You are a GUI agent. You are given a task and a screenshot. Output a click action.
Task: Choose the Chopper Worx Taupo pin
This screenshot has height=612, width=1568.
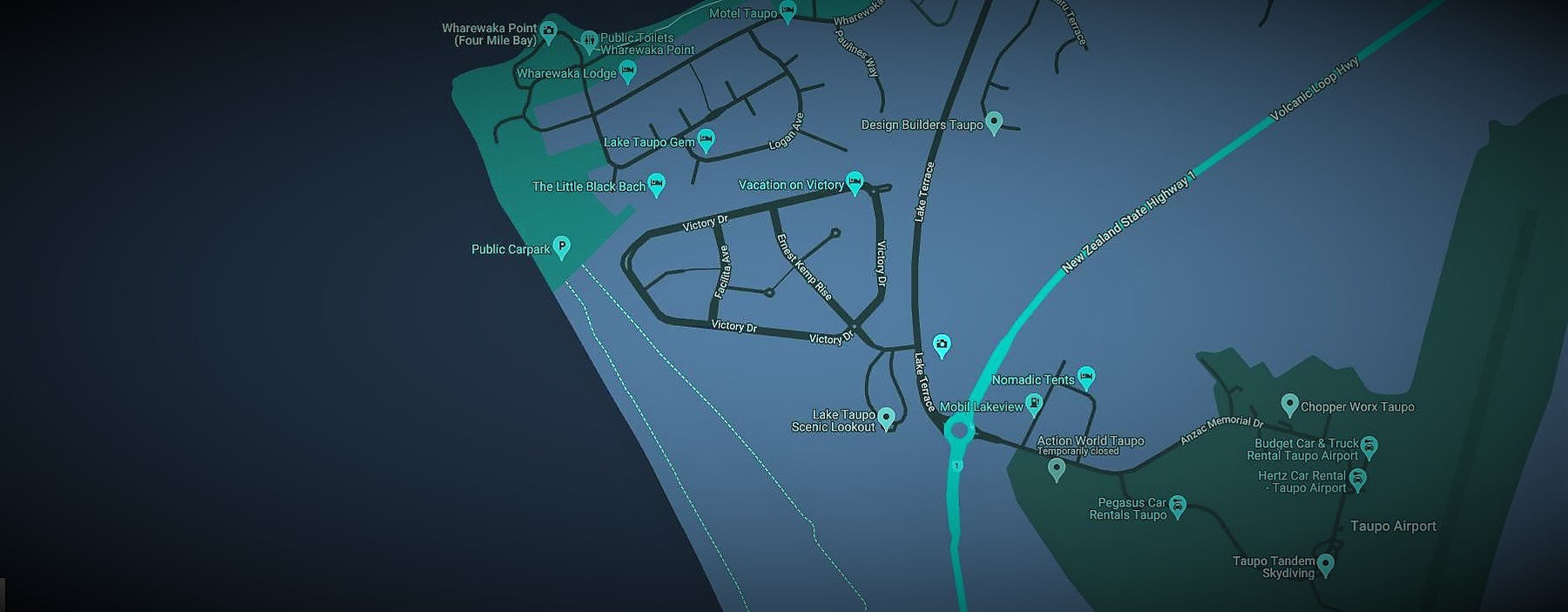point(1290,405)
